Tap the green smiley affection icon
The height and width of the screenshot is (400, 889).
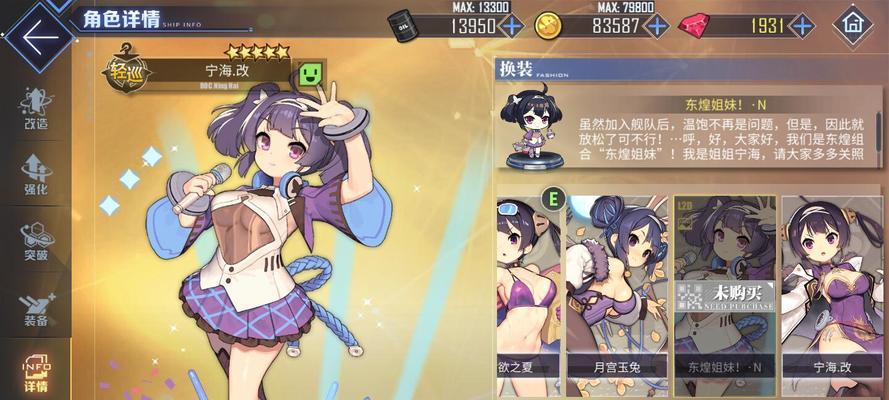point(310,73)
